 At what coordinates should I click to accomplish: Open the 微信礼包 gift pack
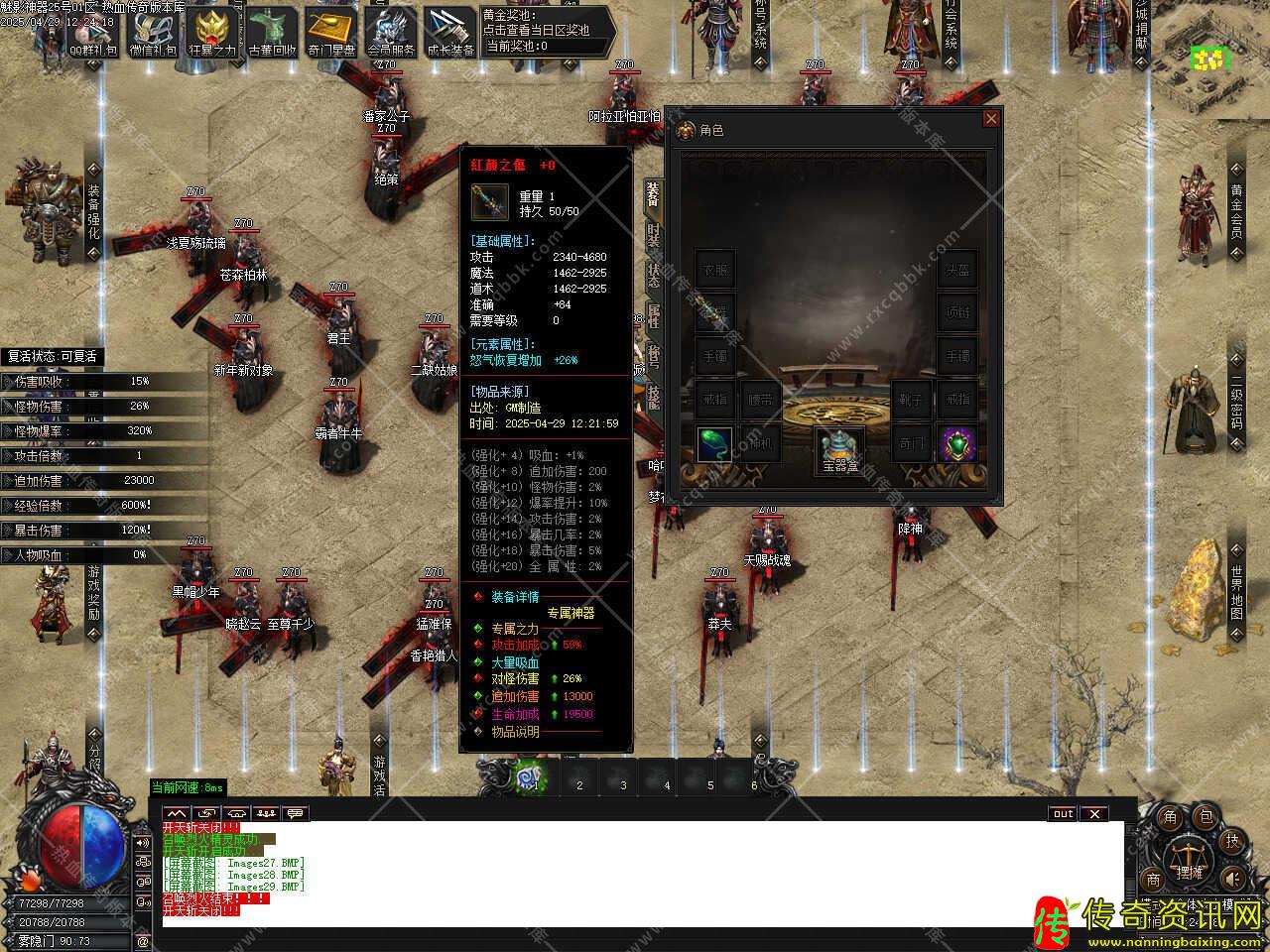tap(152, 33)
